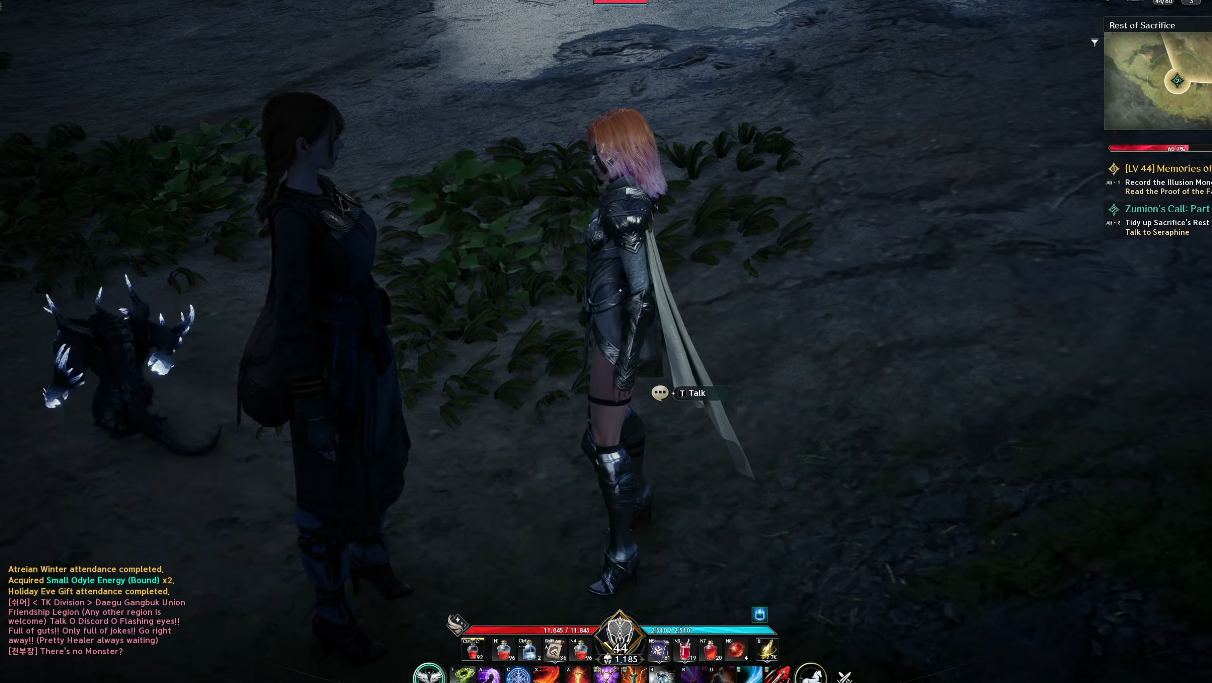
Task: Activate the golden feather quickslot item
Action: [766, 651]
